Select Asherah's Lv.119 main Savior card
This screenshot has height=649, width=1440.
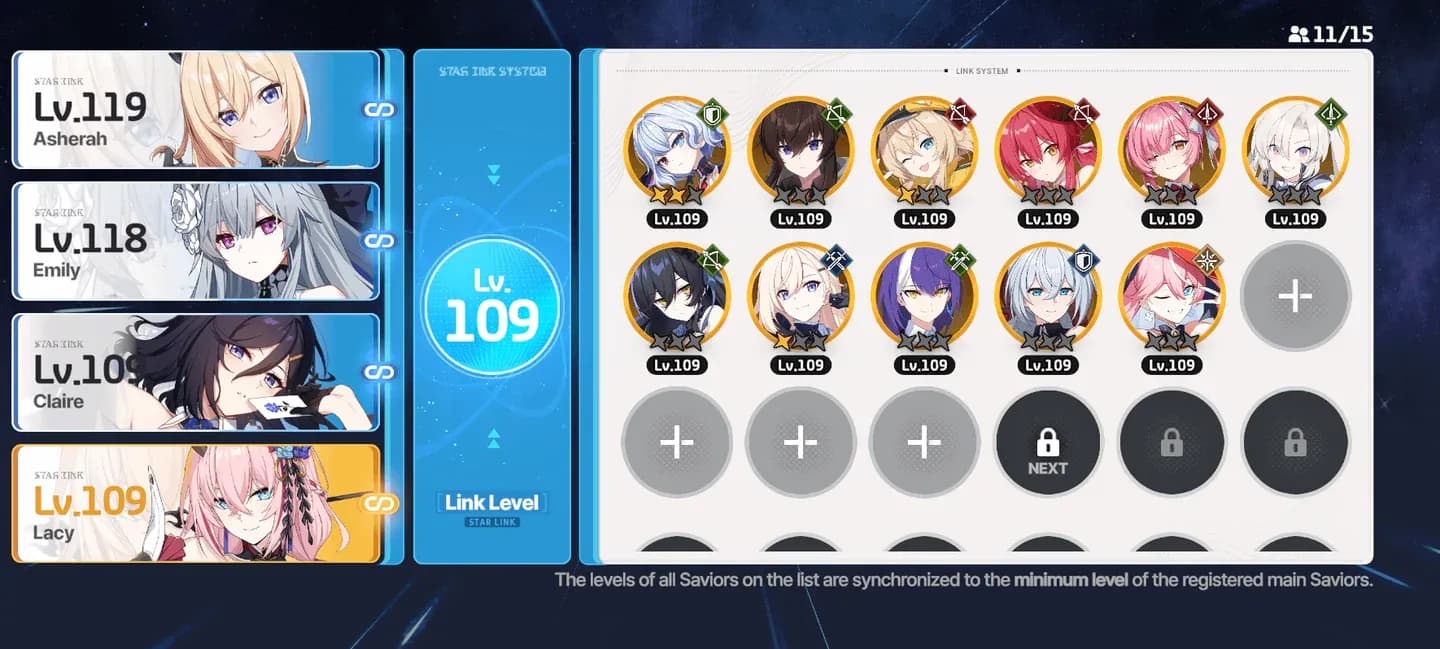[196, 109]
